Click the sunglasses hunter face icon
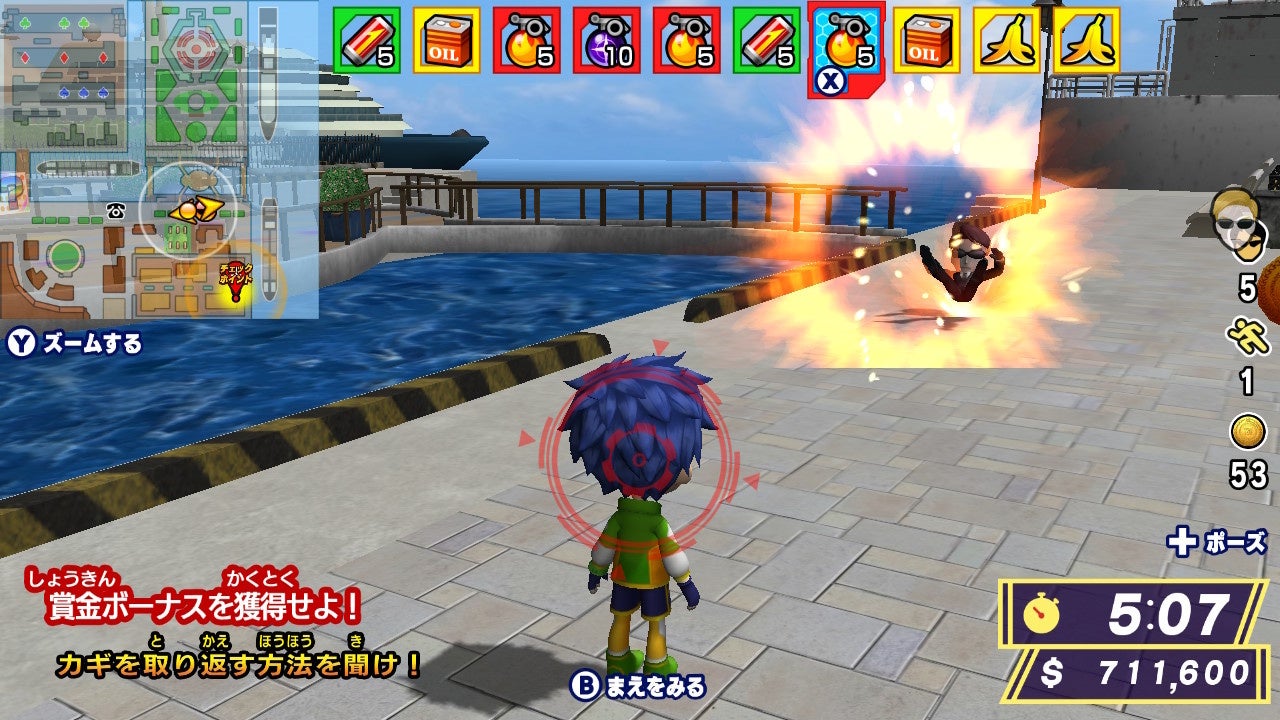 click(1236, 222)
